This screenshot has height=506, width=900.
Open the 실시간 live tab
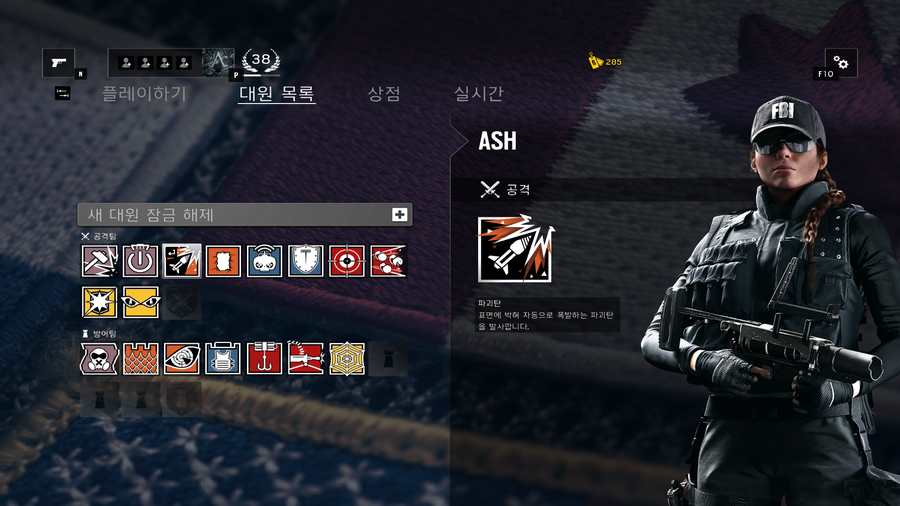coord(479,94)
